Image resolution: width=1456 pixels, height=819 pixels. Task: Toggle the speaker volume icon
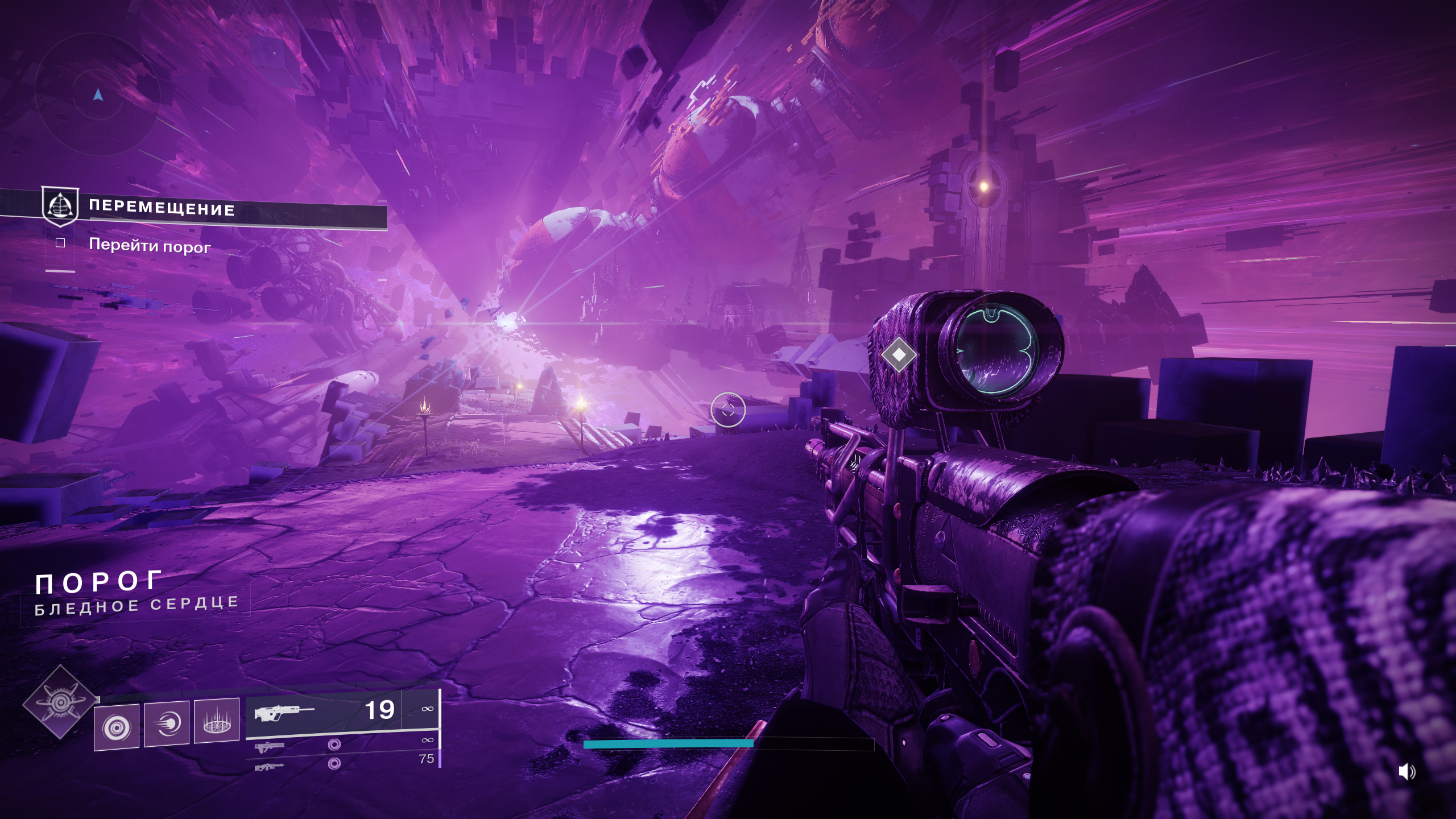1407,772
